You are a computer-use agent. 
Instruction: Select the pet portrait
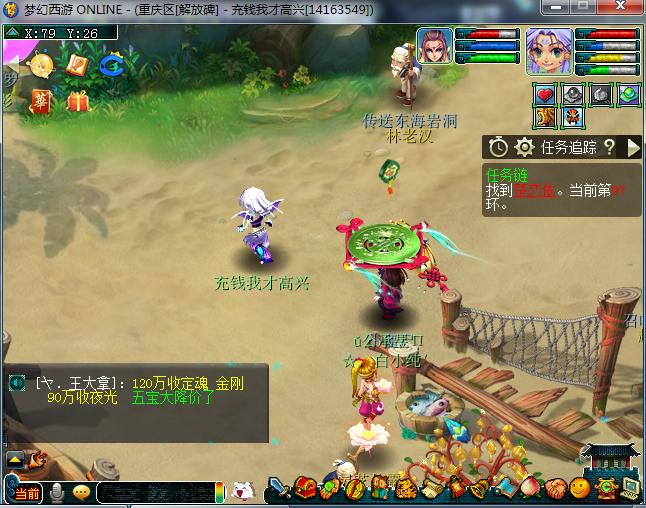pyautogui.click(x=435, y=46)
